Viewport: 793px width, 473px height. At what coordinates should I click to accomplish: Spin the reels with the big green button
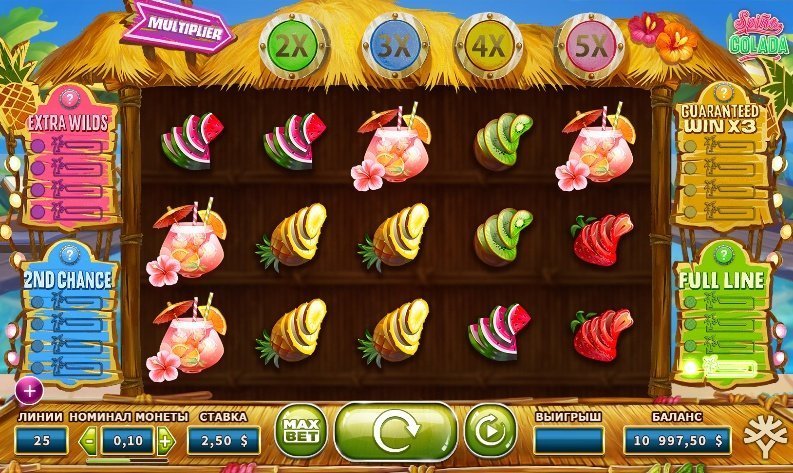[x=395, y=432]
